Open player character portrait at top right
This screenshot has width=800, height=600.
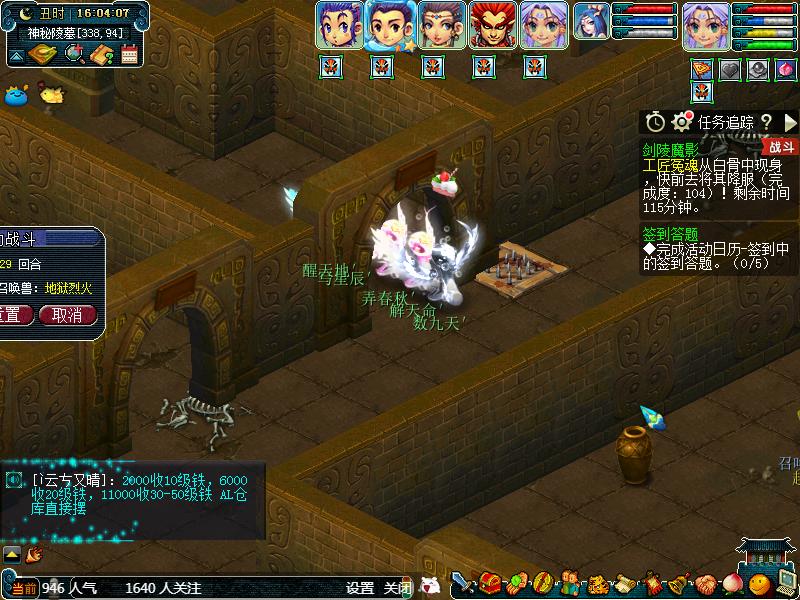pos(704,26)
